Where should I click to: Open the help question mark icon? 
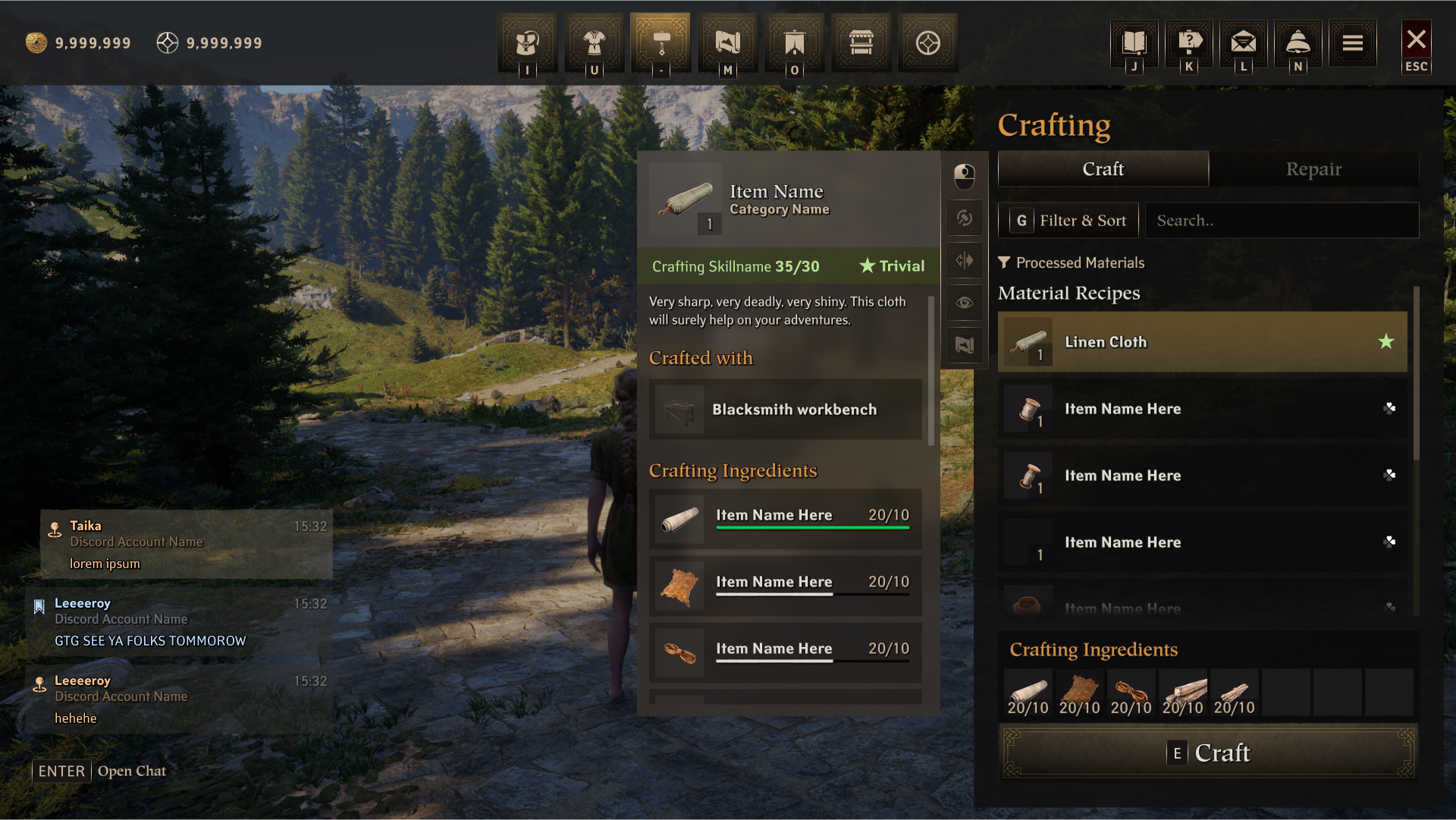[1189, 42]
